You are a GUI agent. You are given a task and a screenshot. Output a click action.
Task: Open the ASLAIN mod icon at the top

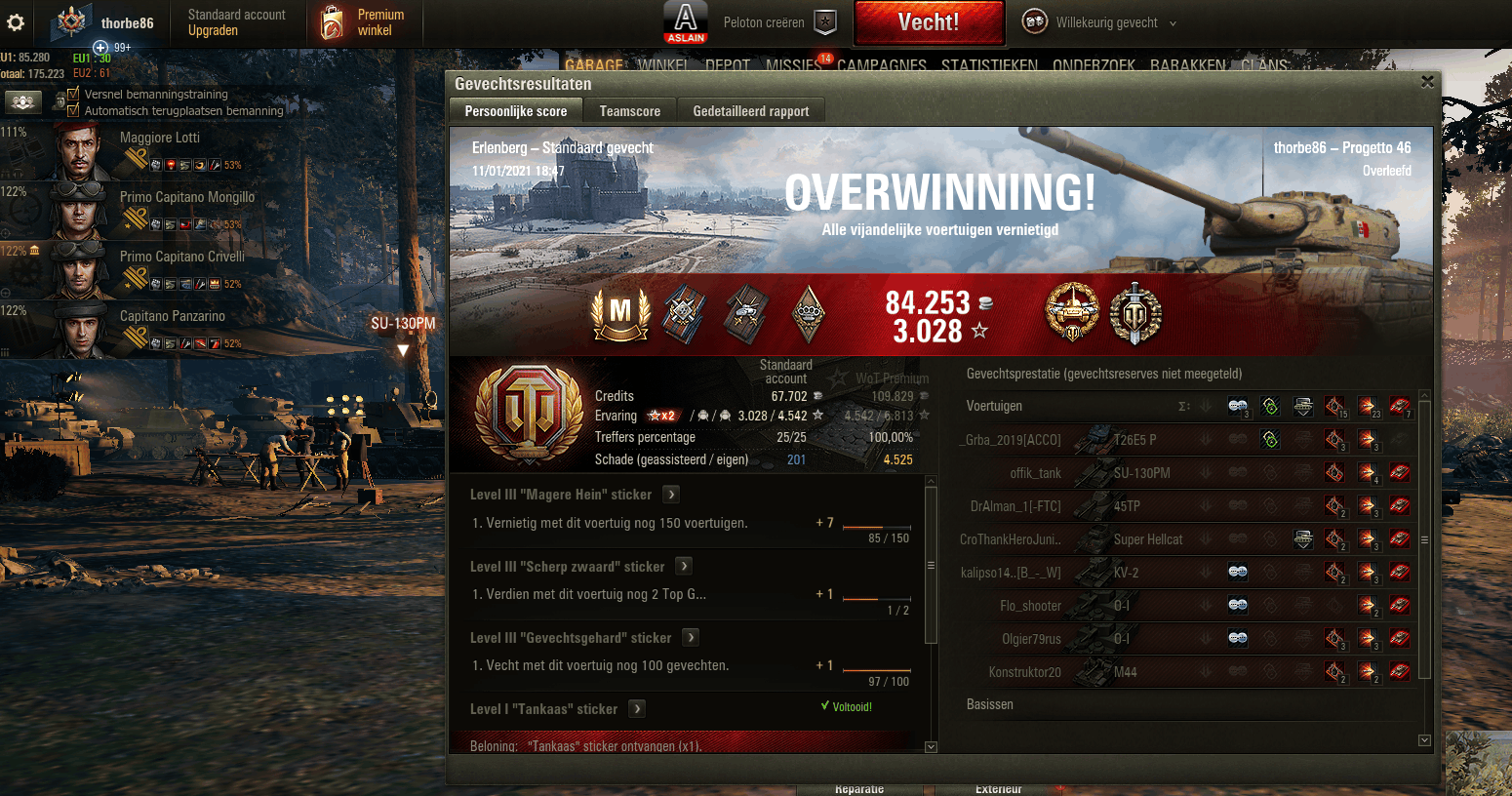tap(686, 23)
